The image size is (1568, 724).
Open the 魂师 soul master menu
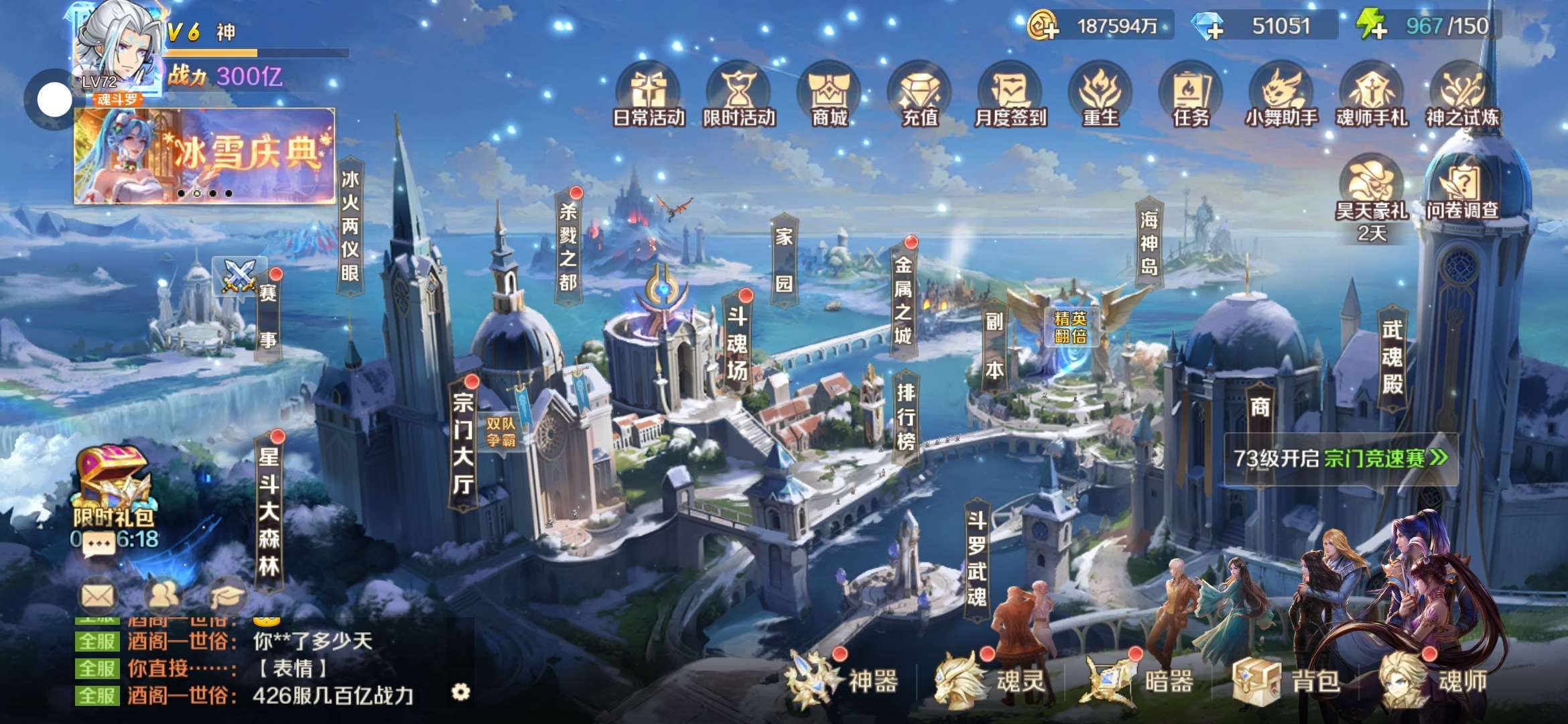coord(1434,680)
